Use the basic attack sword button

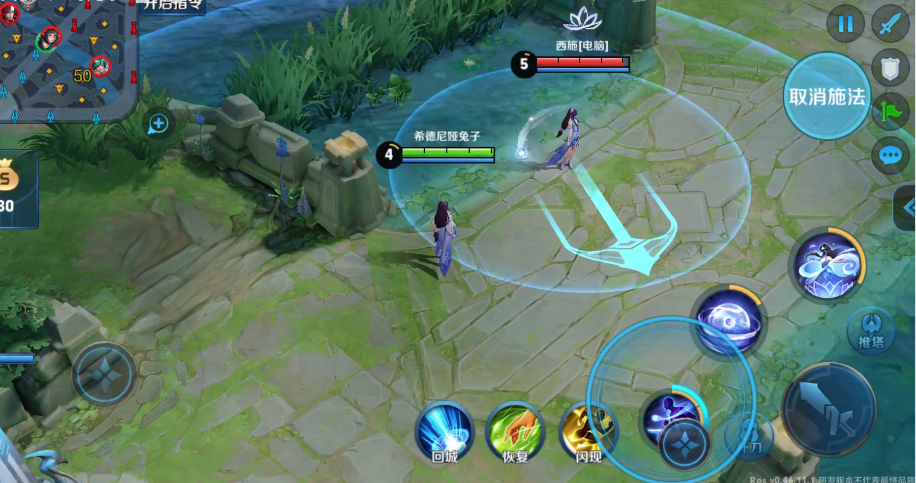pyautogui.click(x=827, y=408)
